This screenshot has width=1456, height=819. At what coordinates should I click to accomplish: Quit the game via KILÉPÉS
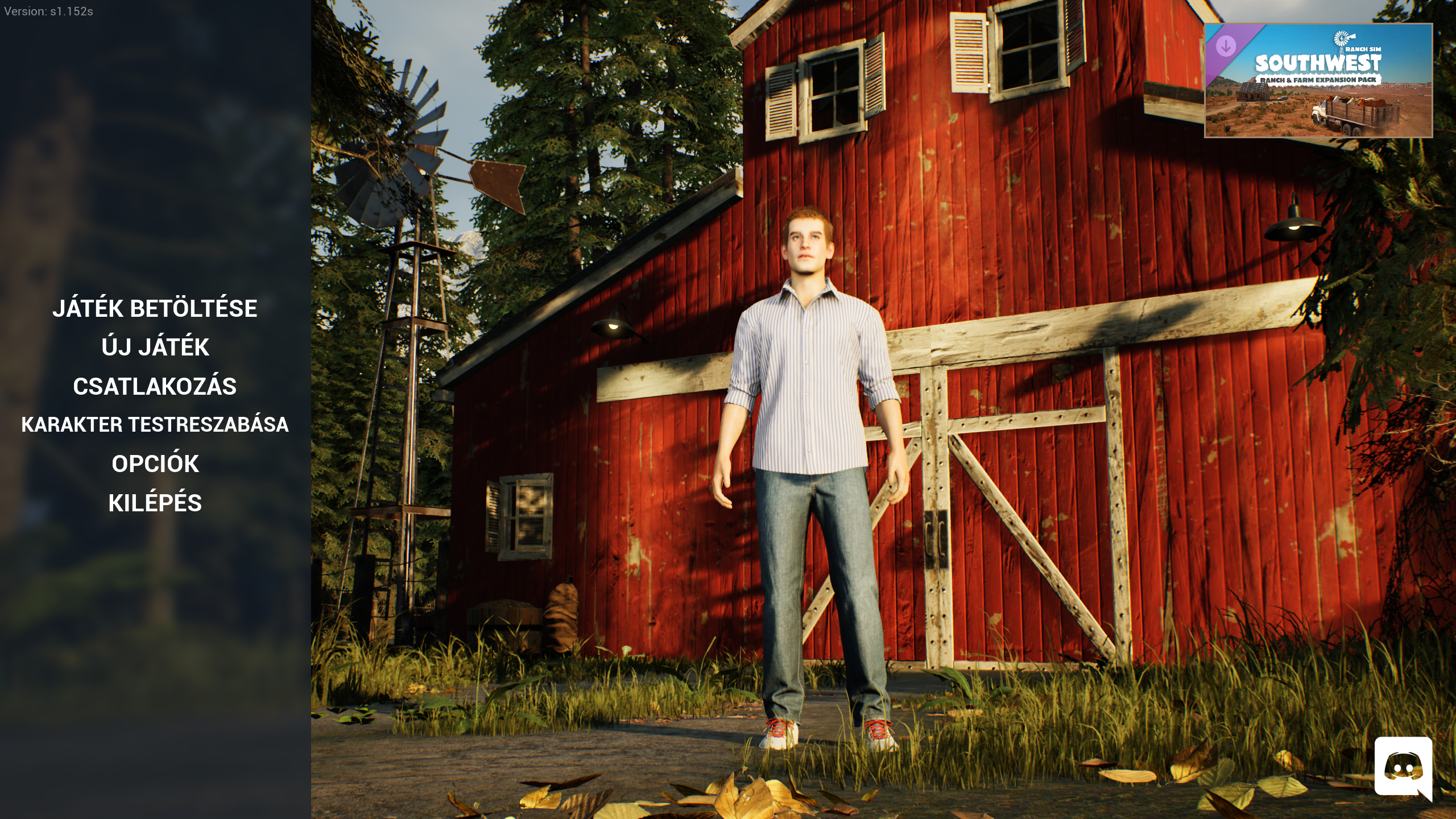pos(155,503)
